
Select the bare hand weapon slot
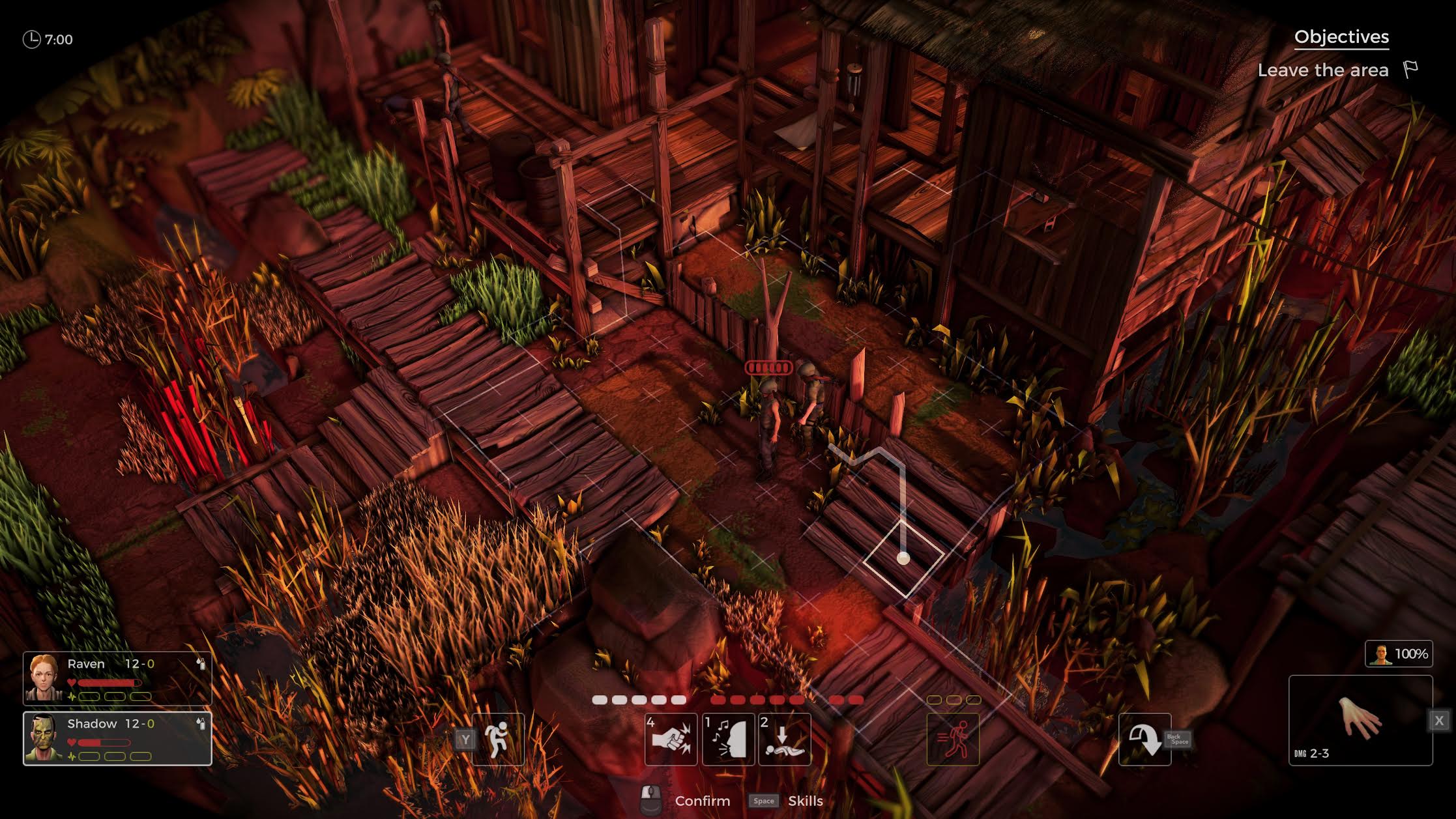1360,719
